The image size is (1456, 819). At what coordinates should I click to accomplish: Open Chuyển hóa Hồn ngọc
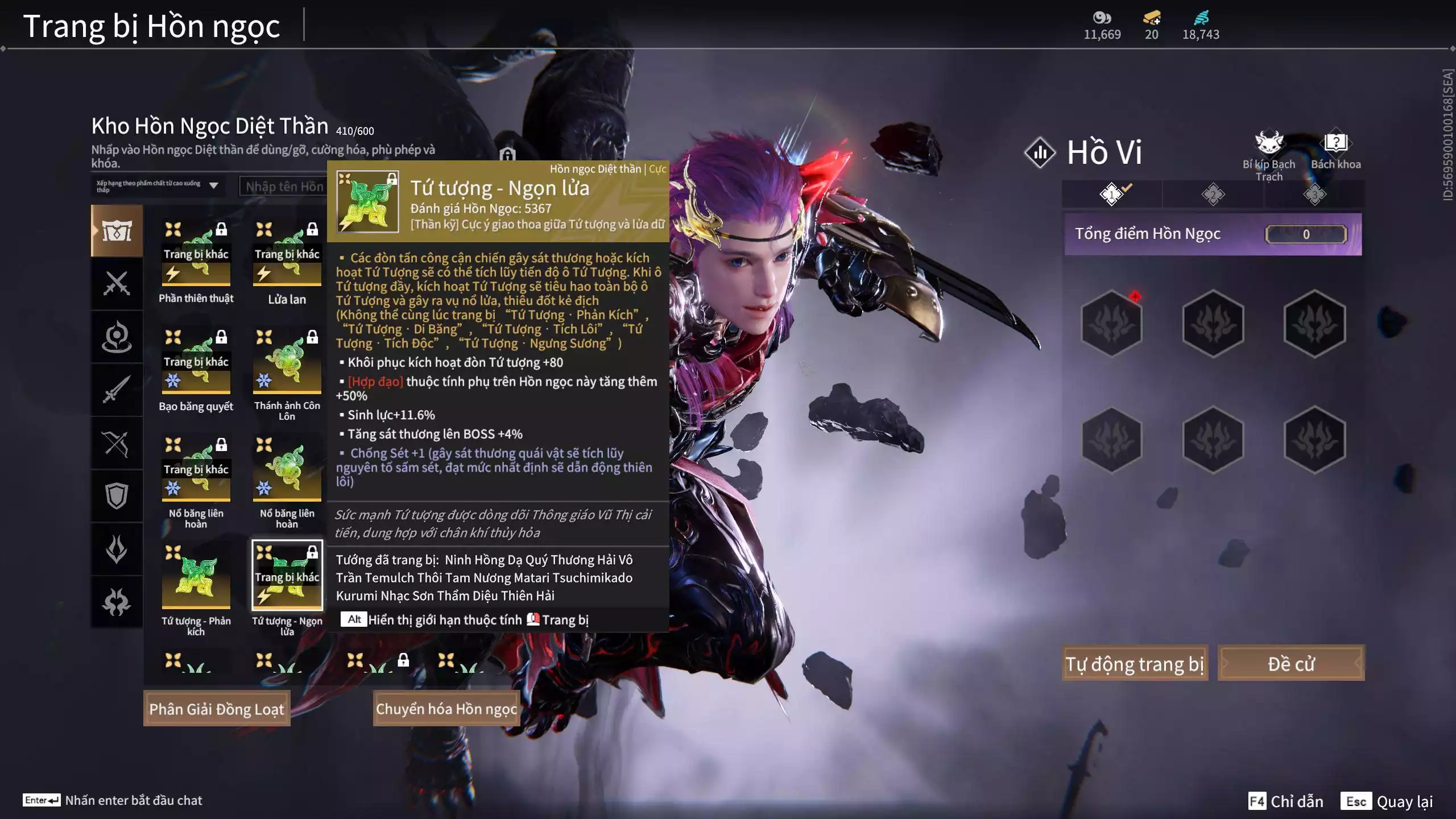(x=446, y=709)
